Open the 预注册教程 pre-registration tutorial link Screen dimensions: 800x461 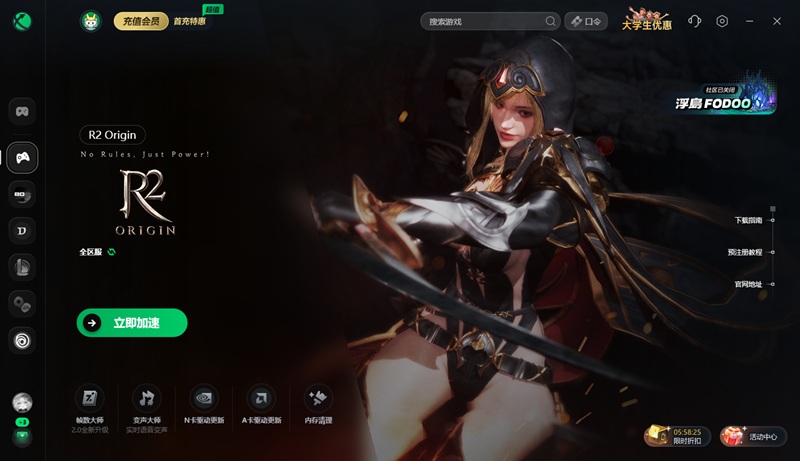pos(745,252)
